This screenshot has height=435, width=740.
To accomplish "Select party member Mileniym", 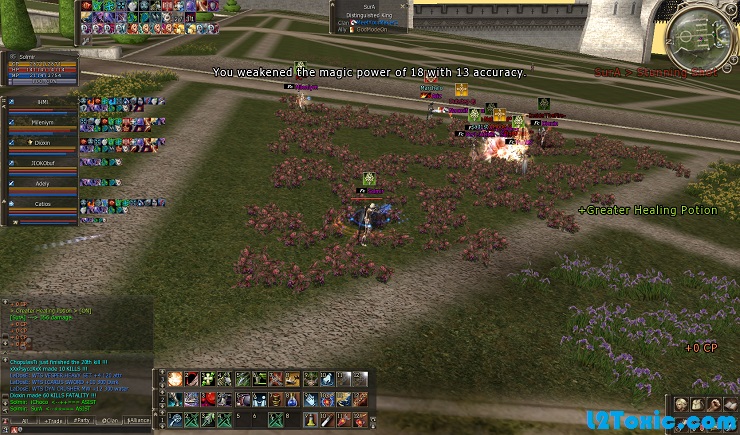I will coord(42,121).
